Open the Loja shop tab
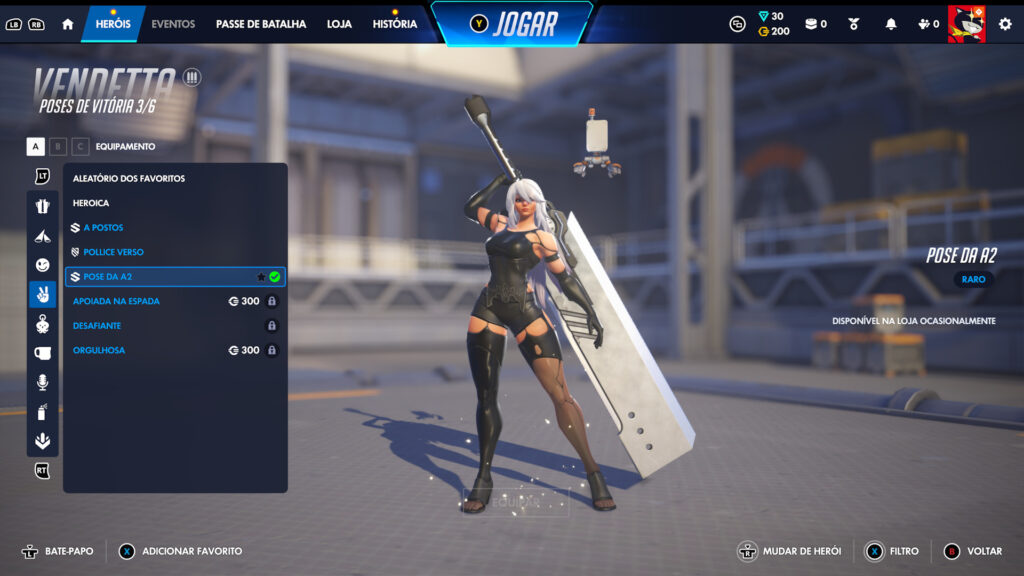This screenshot has height=576, width=1024. click(339, 24)
